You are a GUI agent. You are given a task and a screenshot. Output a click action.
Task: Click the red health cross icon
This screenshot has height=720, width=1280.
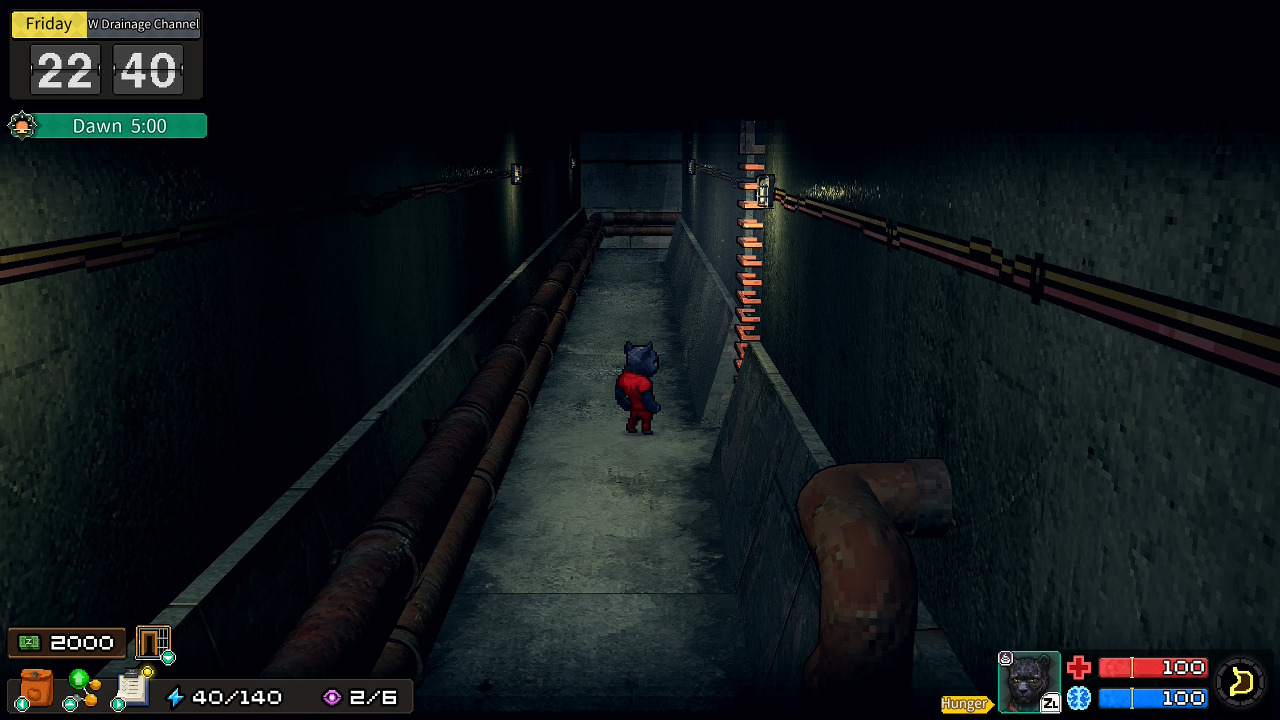pyautogui.click(x=1079, y=667)
